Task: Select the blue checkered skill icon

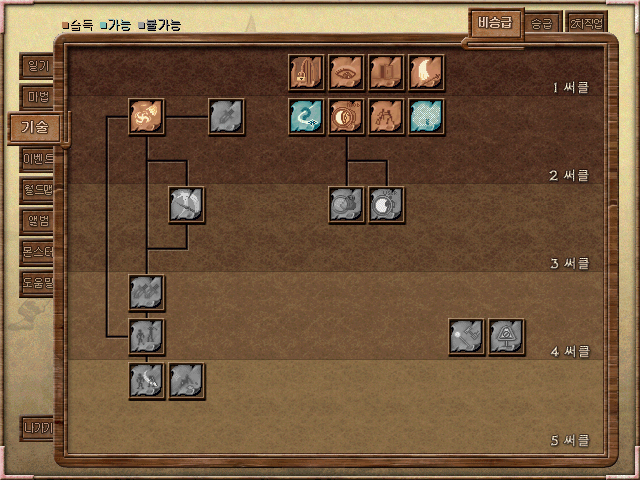Action: 427,117
